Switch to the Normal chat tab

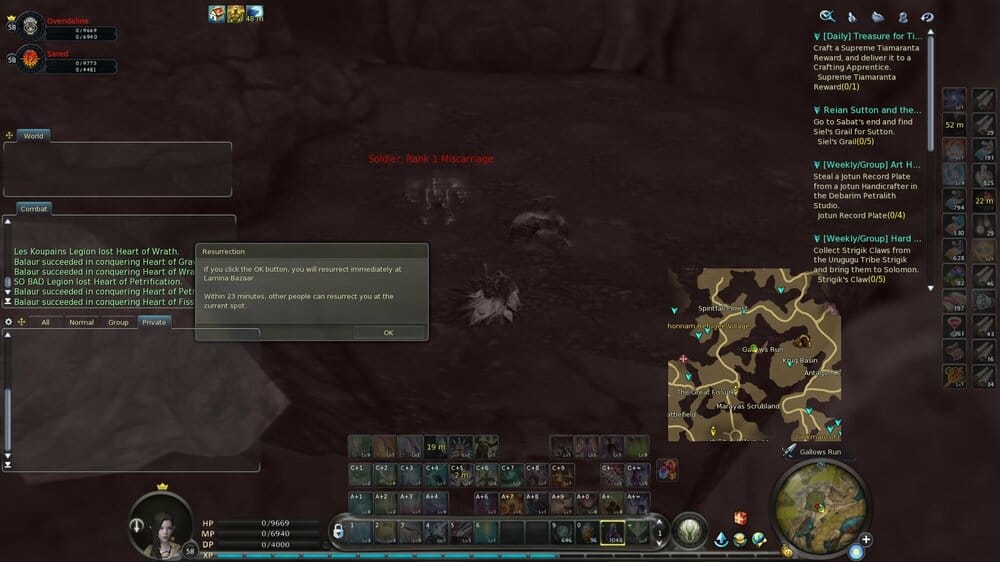(81, 322)
